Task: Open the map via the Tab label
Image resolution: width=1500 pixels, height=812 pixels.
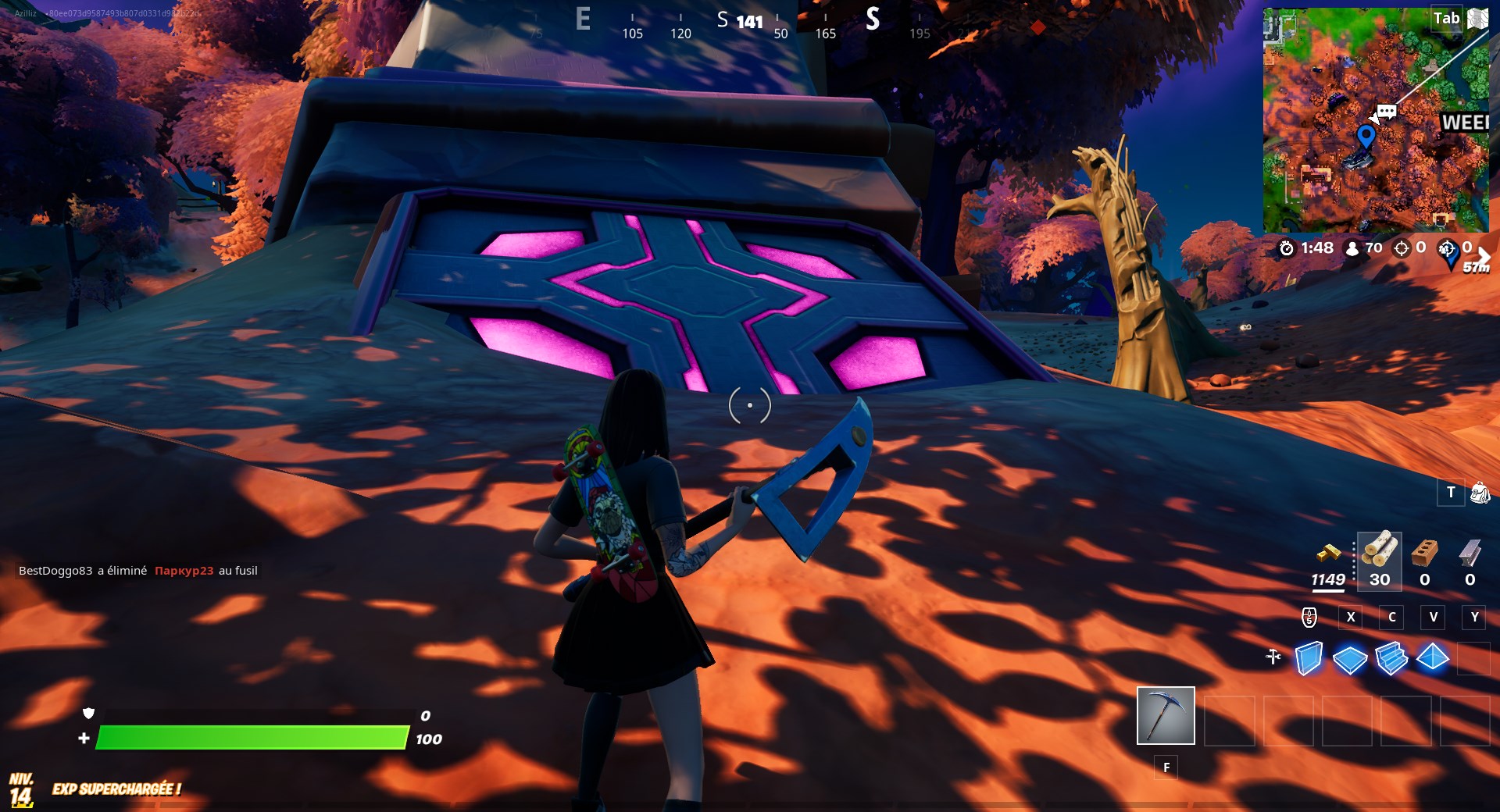Action: 1446,17
